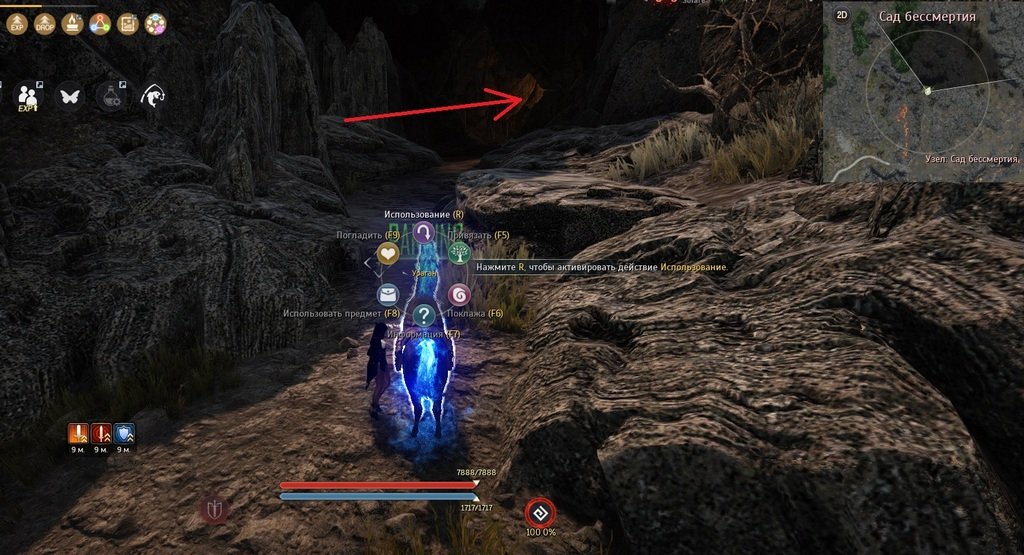Open the party EXP icon

(28, 96)
